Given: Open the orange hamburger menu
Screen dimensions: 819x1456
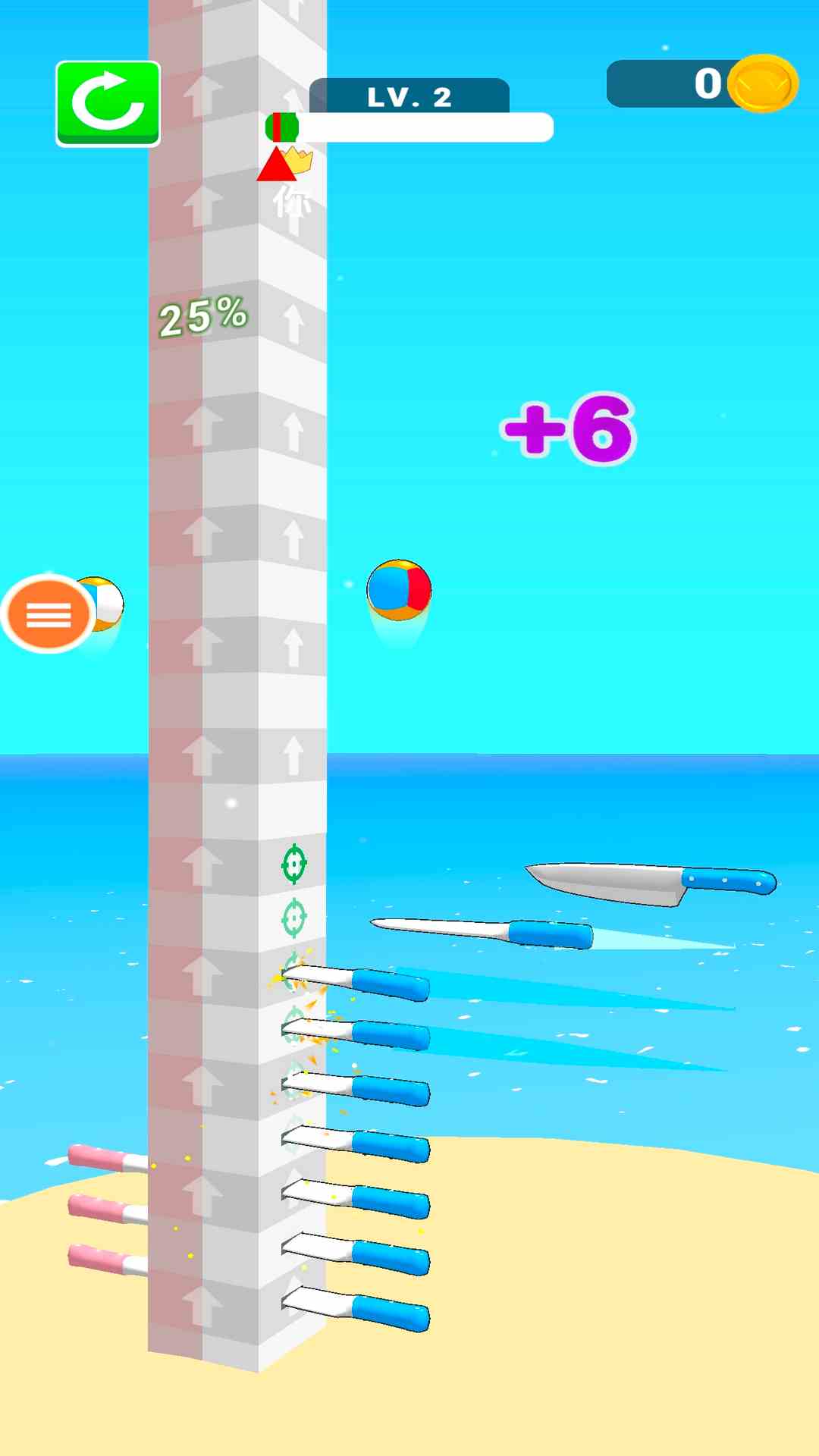Looking at the screenshot, I should pyautogui.click(x=49, y=614).
